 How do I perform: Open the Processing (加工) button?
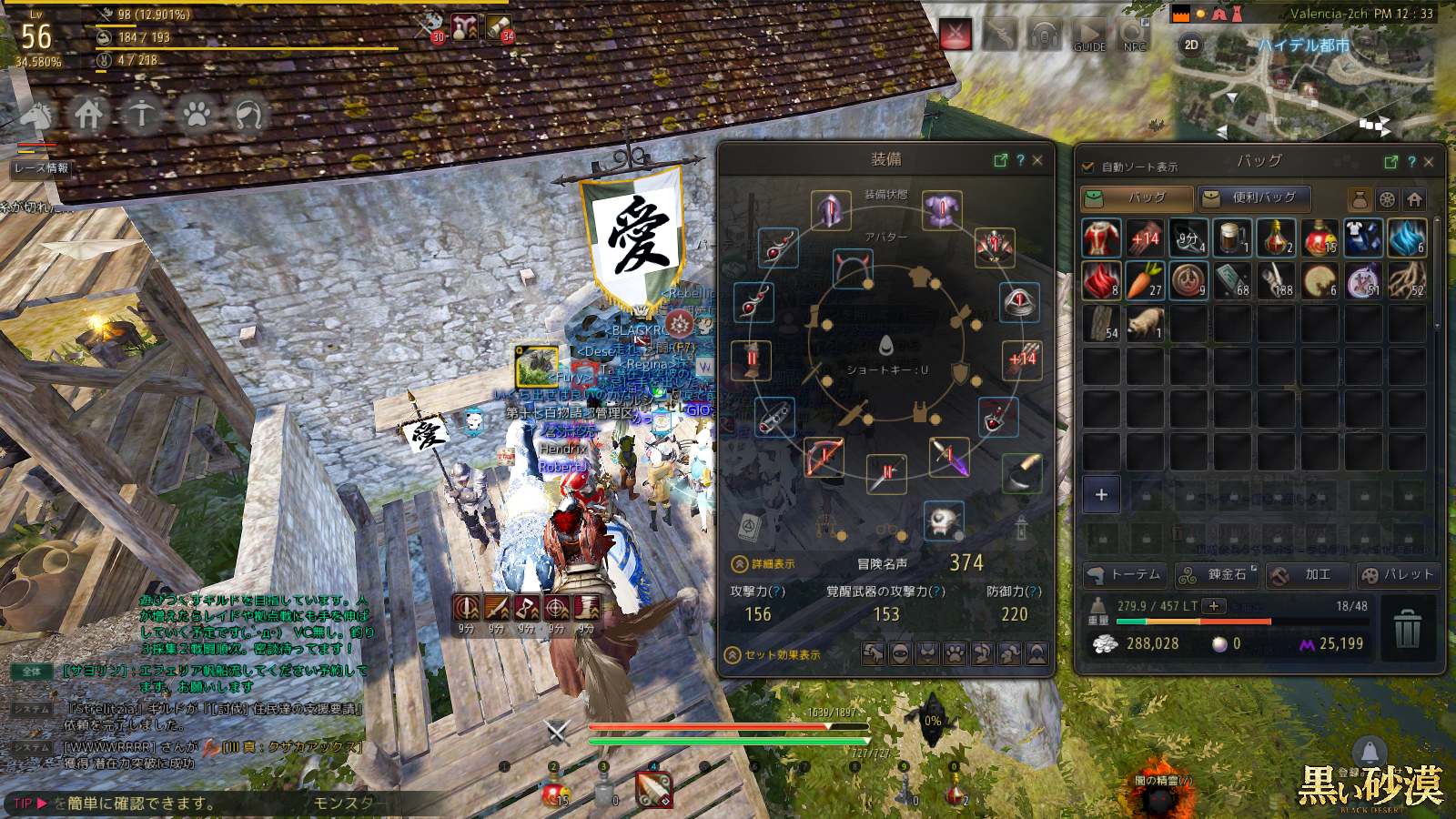pyautogui.click(x=1307, y=574)
